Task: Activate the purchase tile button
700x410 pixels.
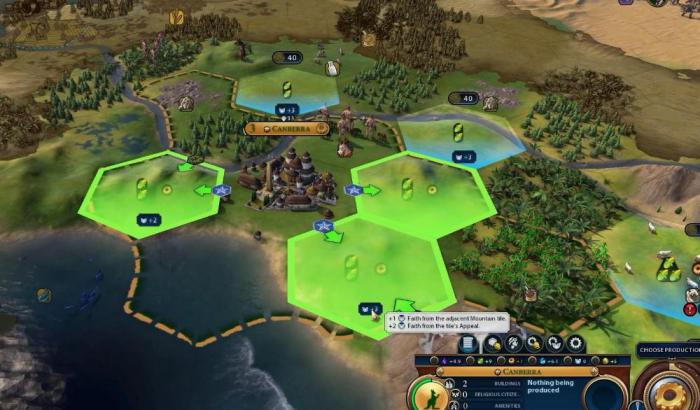Action: tap(494, 344)
